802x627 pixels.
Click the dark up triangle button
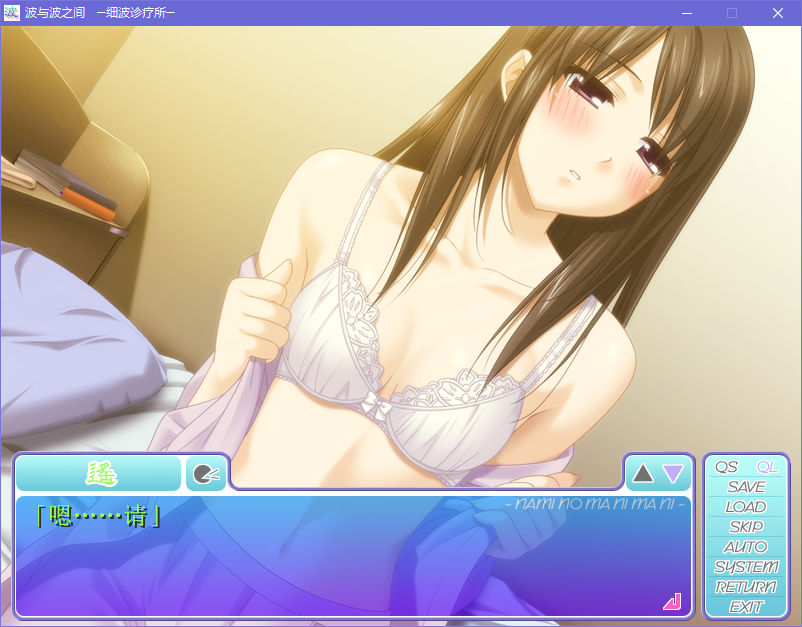643,473
